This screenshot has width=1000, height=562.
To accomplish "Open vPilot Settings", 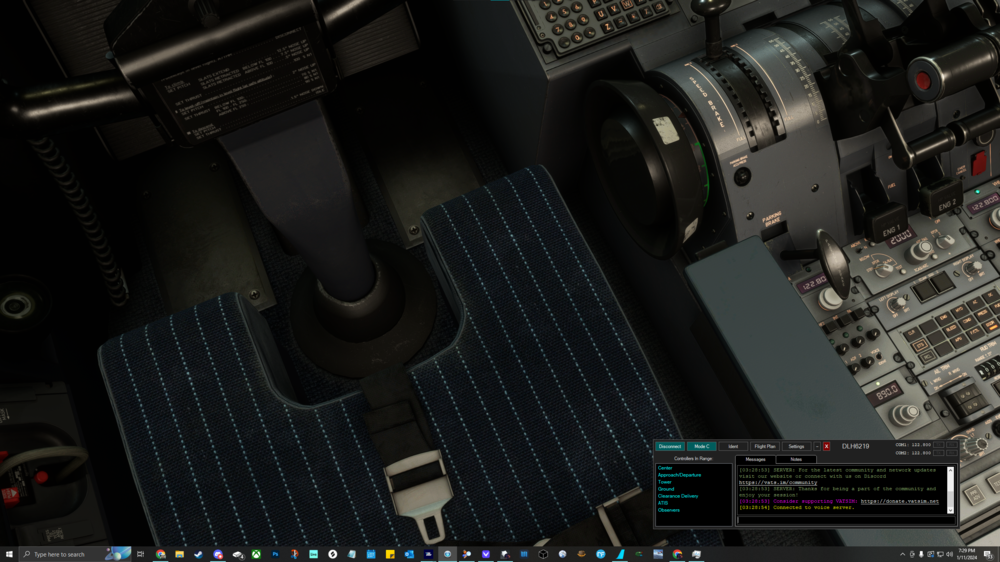I will pos(796,446).
